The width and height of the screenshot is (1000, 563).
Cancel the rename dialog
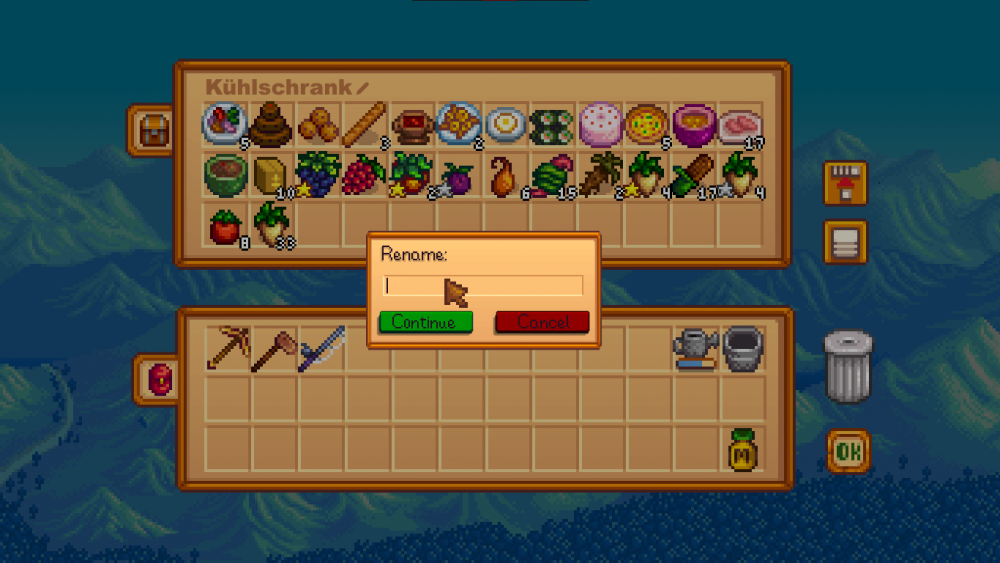tap(542, 322)
